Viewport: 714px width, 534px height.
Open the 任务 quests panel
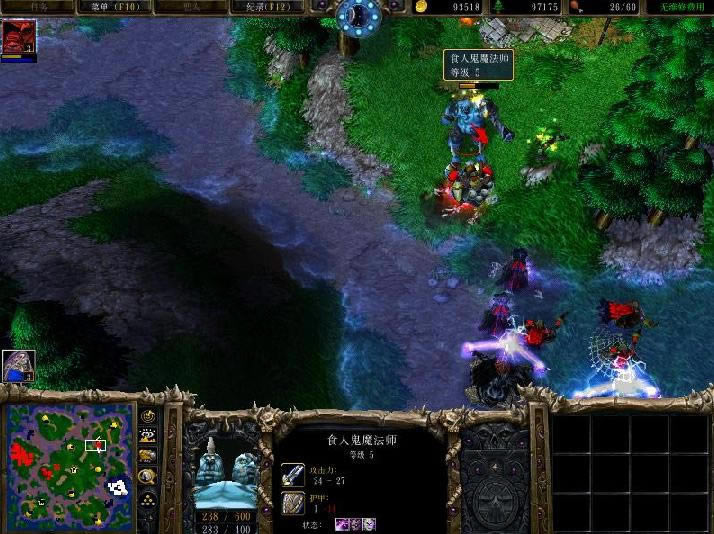coord(40,7)
